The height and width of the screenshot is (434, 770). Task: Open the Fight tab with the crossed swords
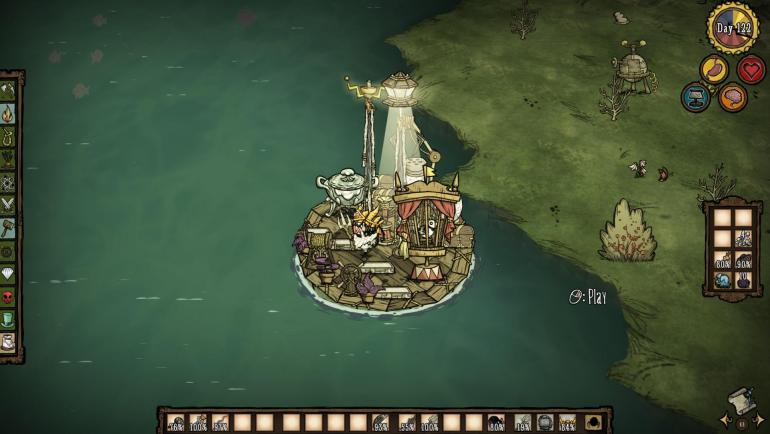pos(8,204)
